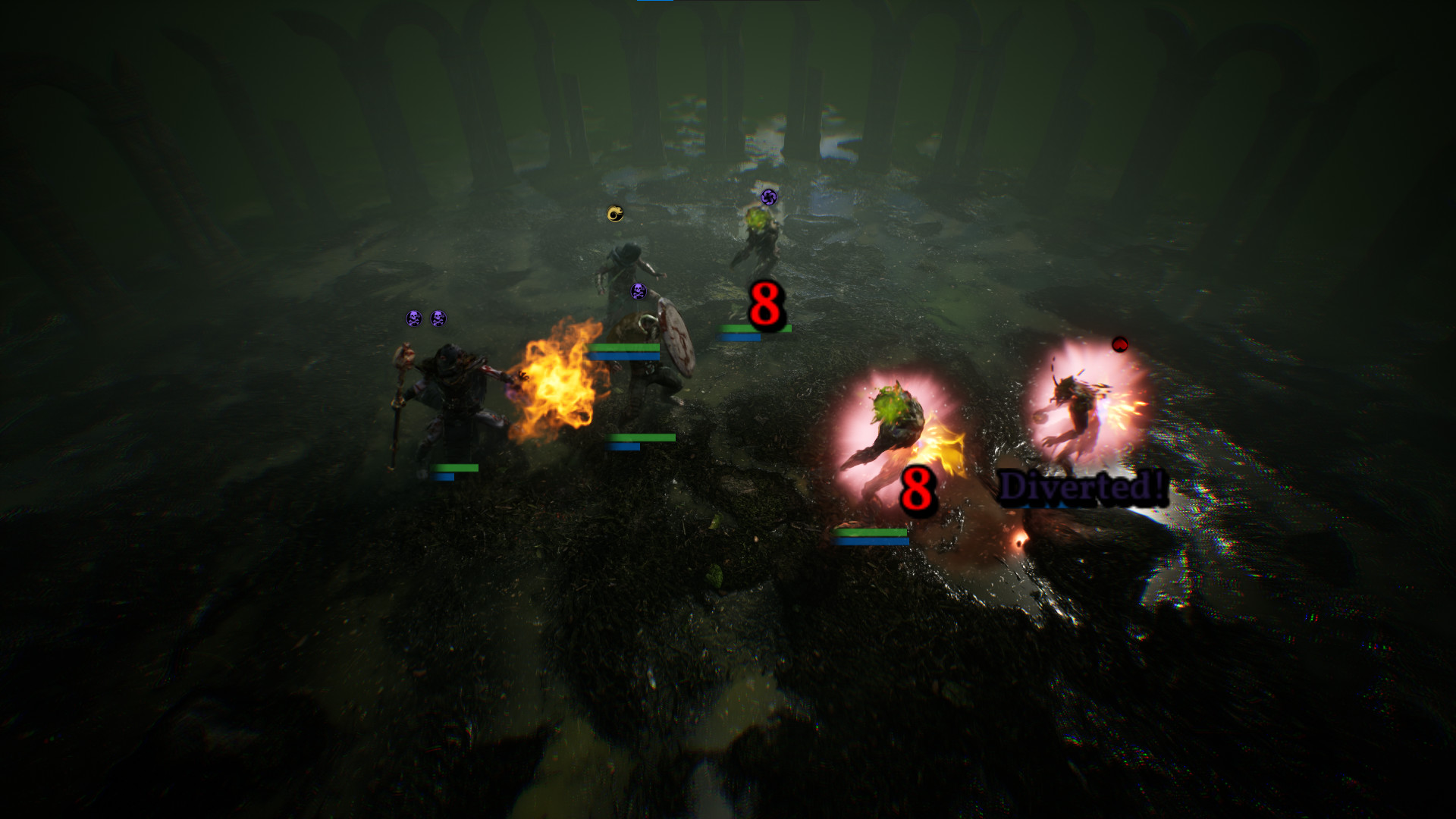Viewport: 1456px width, 819px height.
Task: Click the yellow chameleon buff icon
Action: [x=614, y=214]
